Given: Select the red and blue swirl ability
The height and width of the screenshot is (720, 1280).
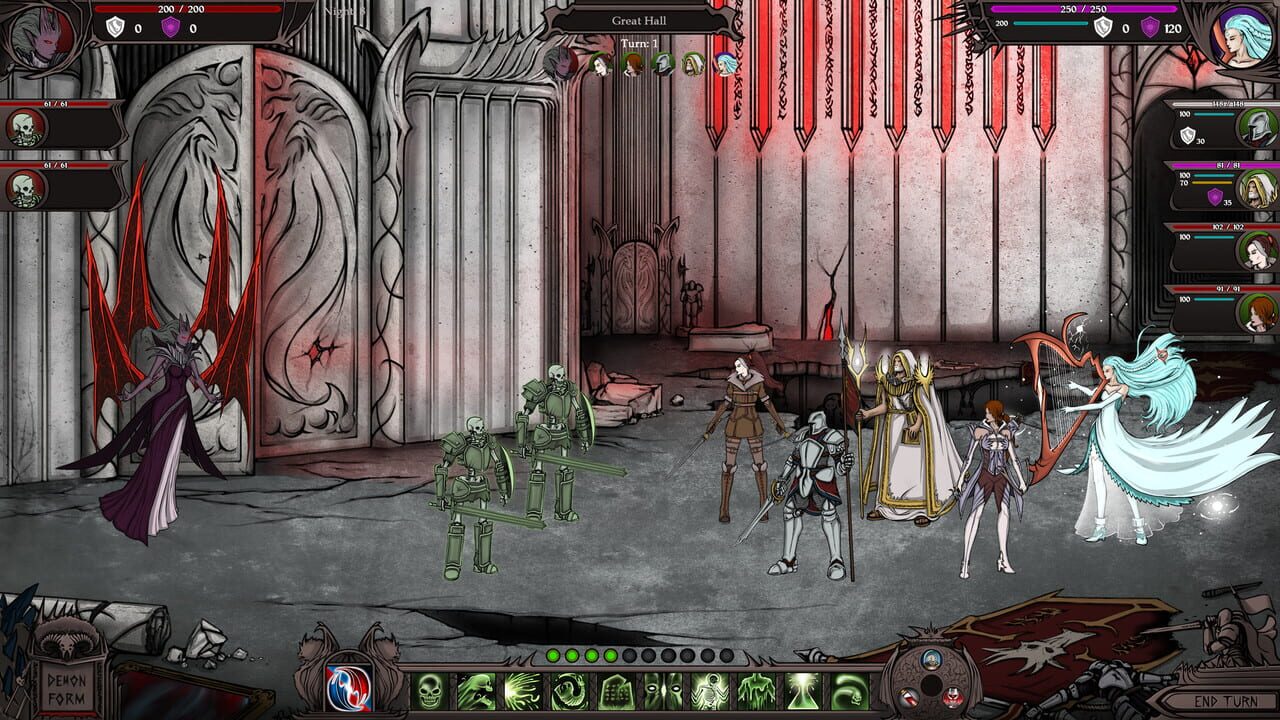Looking at the screenshot, I should [x=348, y=690].
